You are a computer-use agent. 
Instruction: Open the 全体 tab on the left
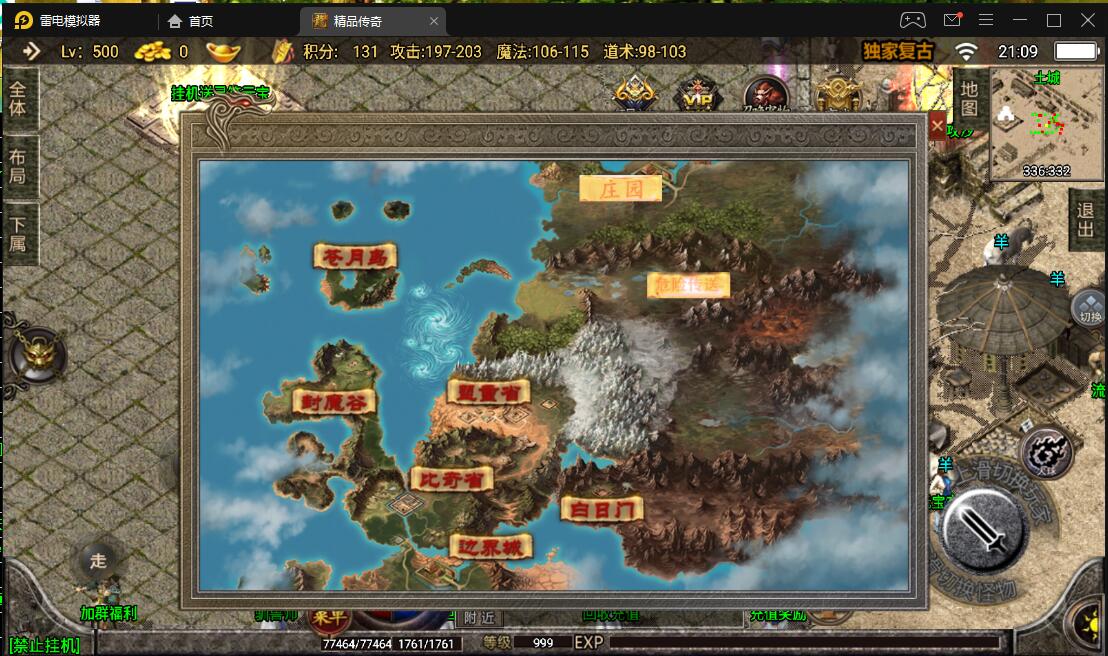(18, 98)
